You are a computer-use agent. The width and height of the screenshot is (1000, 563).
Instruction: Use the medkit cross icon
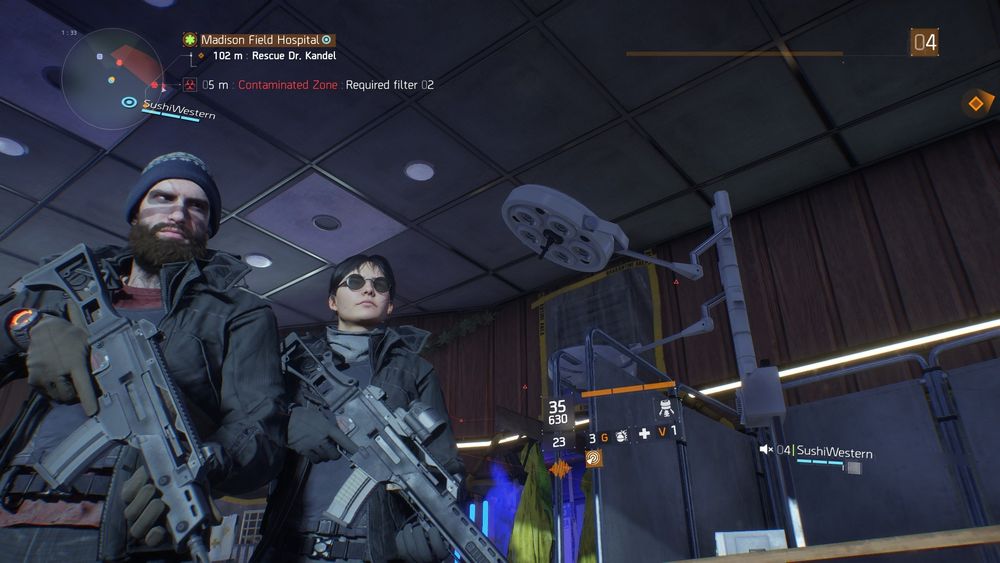pyautogui.click(x=644, y=433)
